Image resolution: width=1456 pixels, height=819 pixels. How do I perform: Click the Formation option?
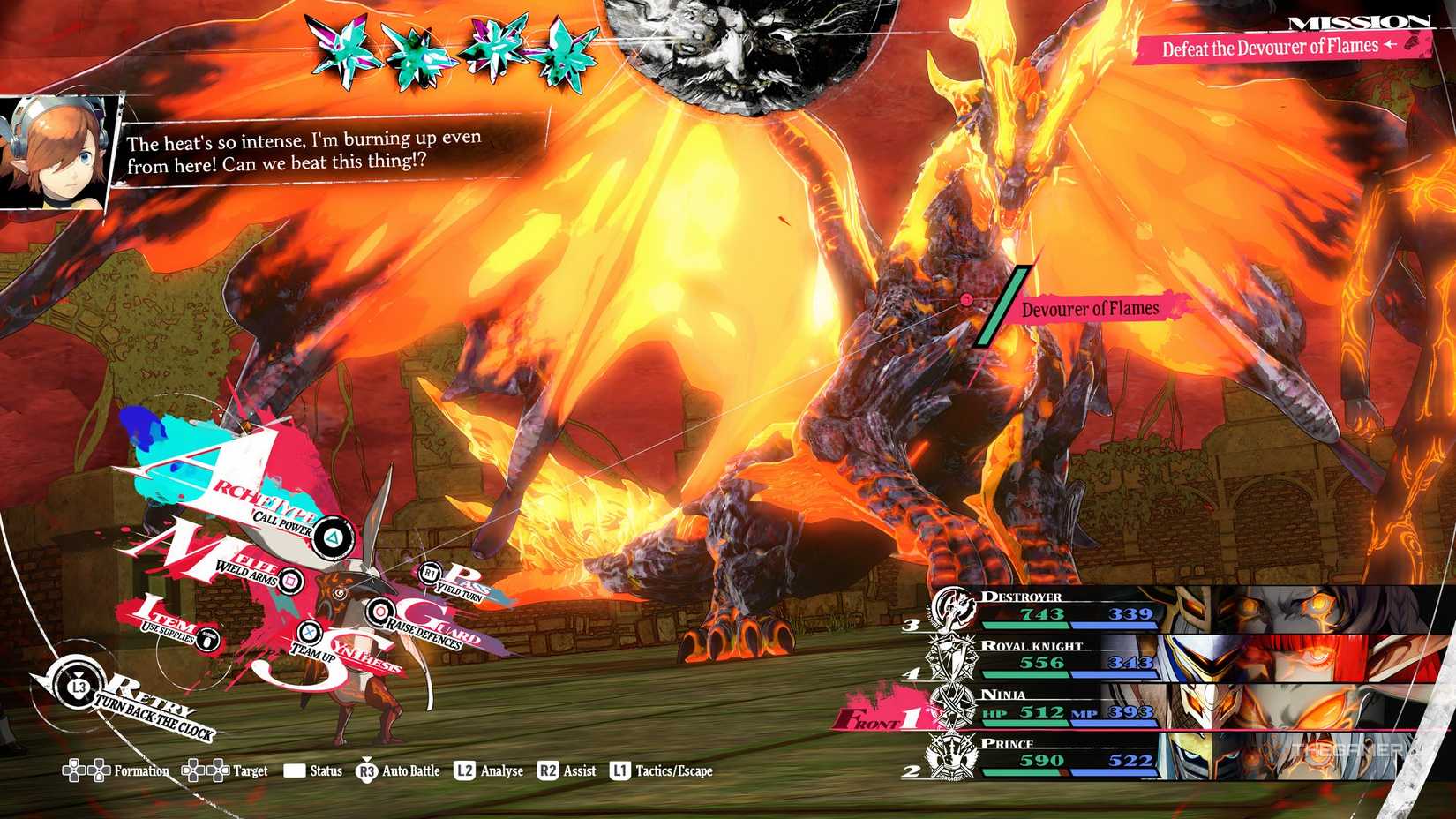[116, 770]
